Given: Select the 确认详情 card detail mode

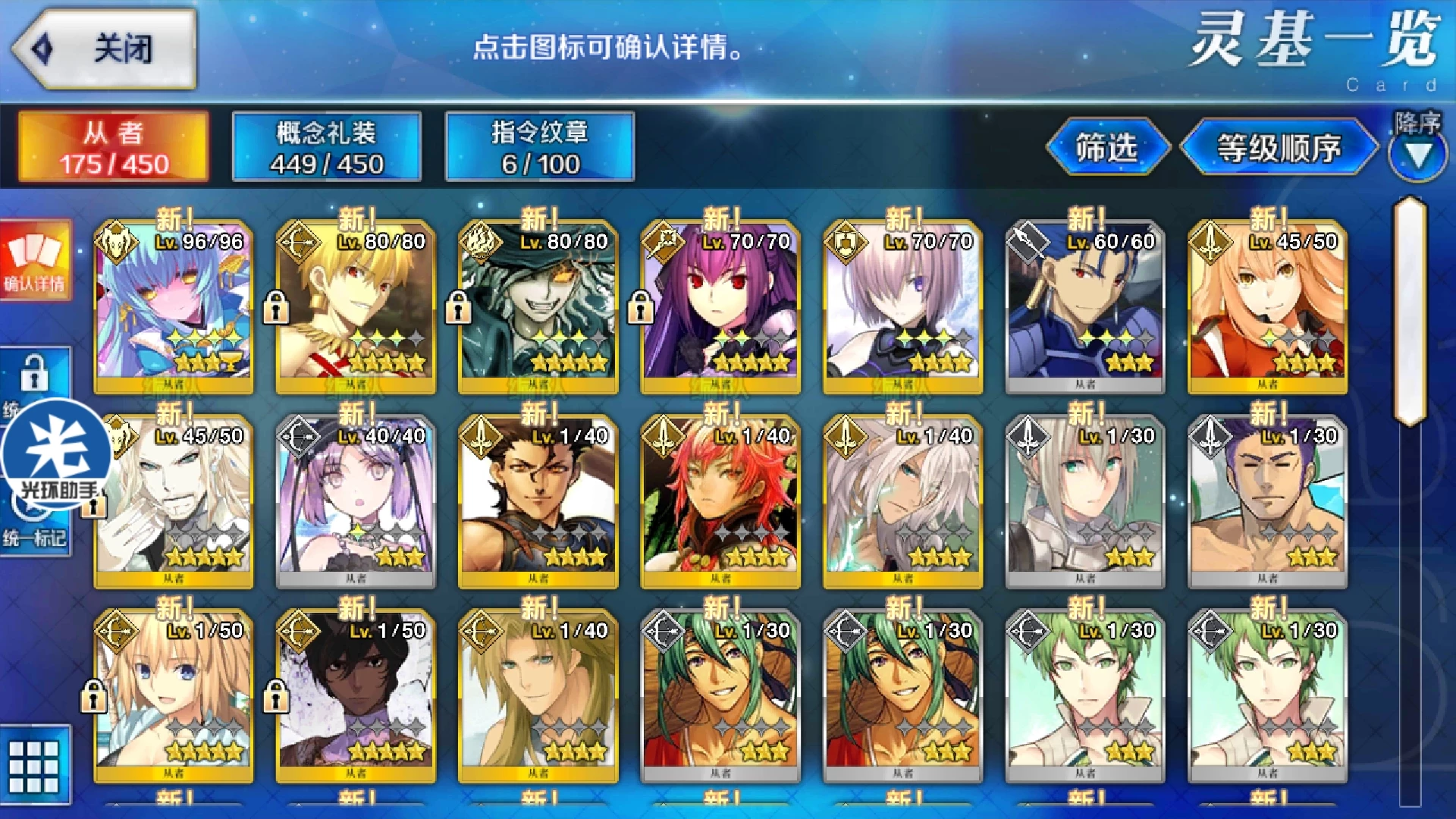Looking at the screenshot, I should (35, 260).
